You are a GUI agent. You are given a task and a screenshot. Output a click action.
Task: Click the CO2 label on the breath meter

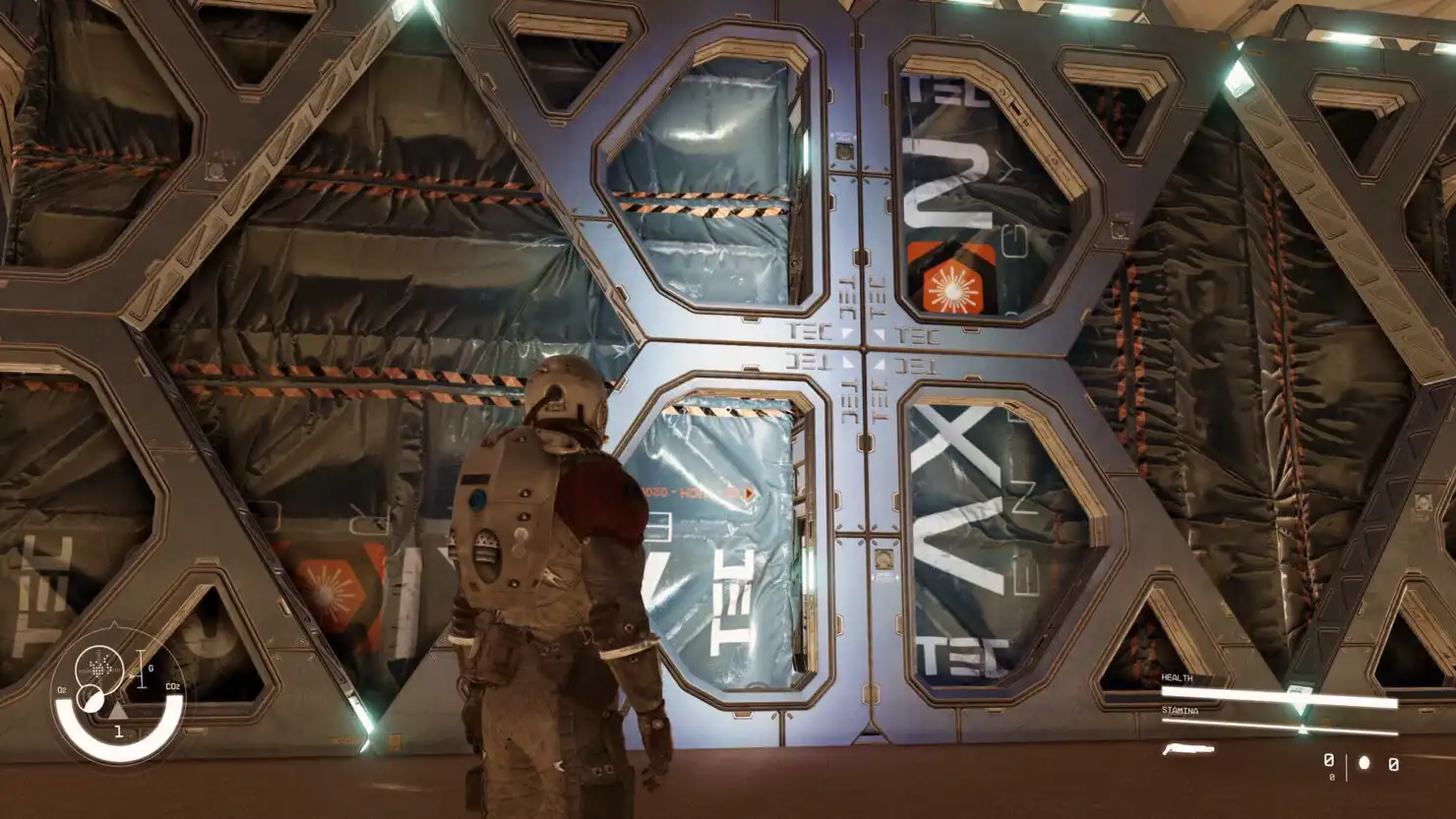coord(173,686)
